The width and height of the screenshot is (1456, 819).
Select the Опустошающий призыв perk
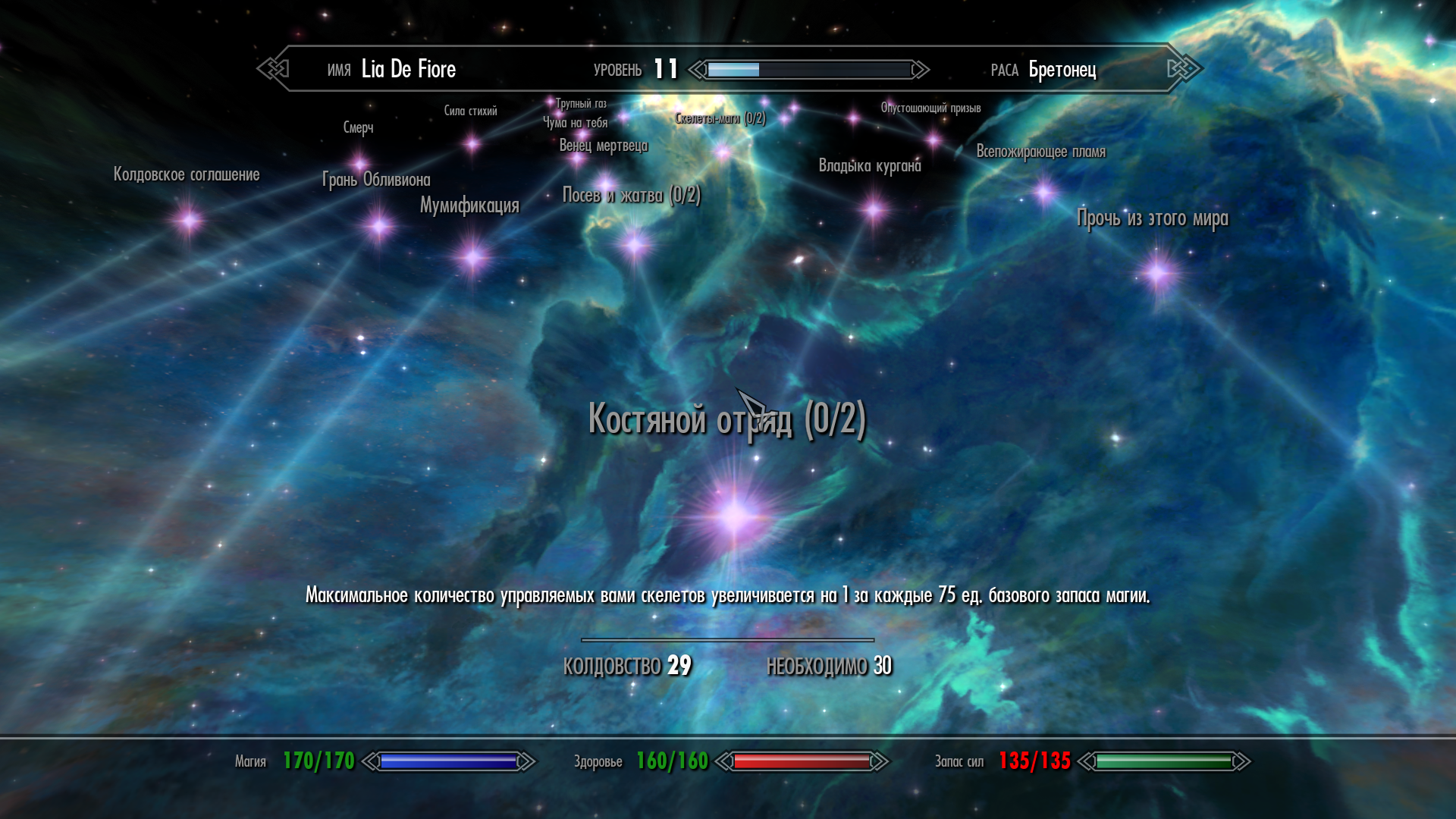click(x=934, y=140)
